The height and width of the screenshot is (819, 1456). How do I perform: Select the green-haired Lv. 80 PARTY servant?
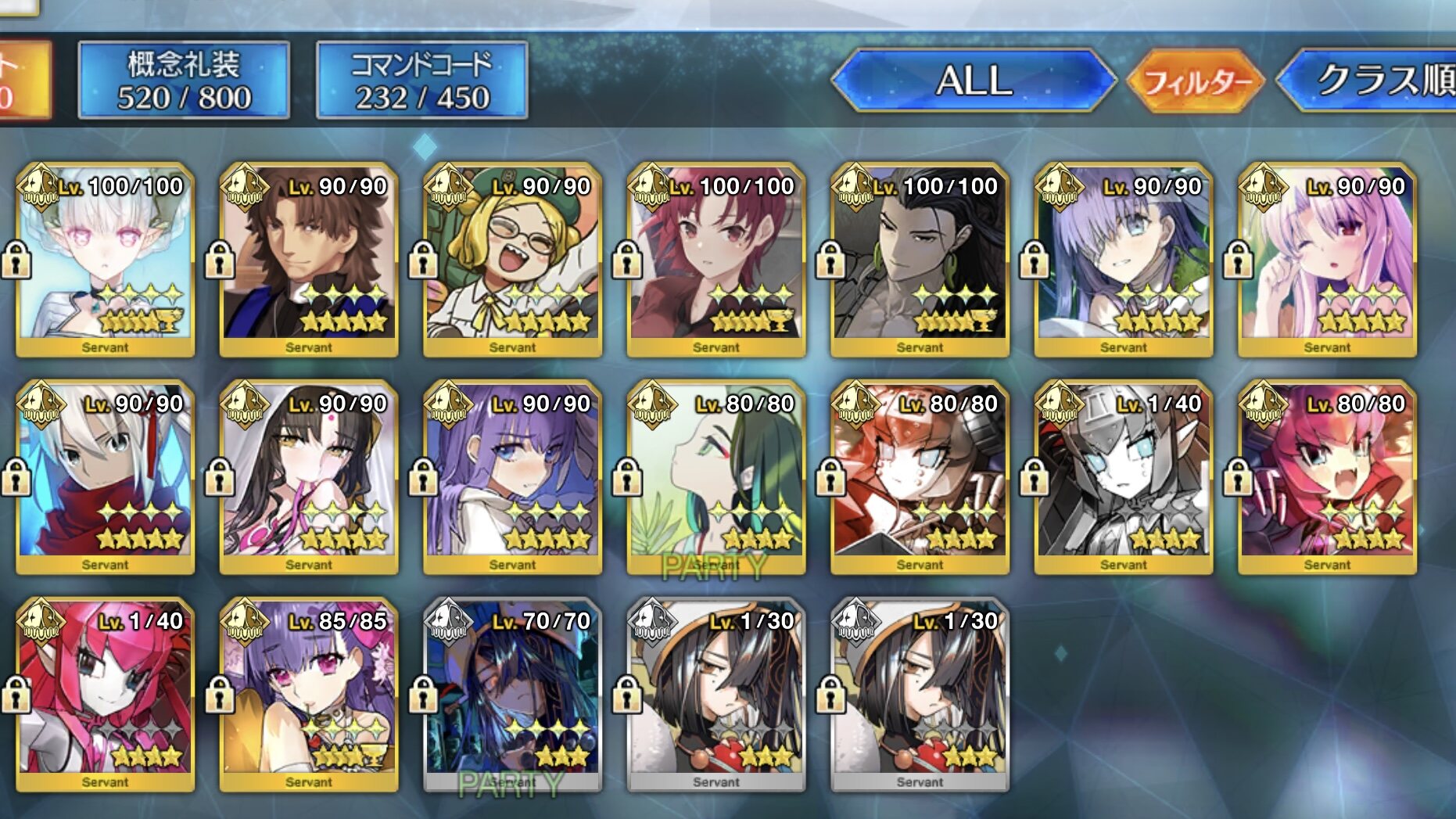[716, 477]
